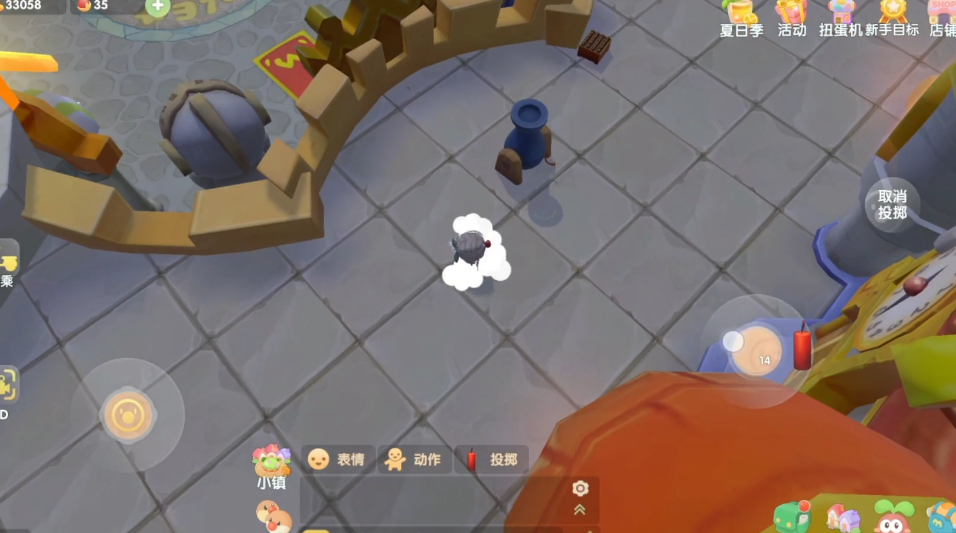
Task: Select the 投掷 throw option
Action: click(493, 459)
